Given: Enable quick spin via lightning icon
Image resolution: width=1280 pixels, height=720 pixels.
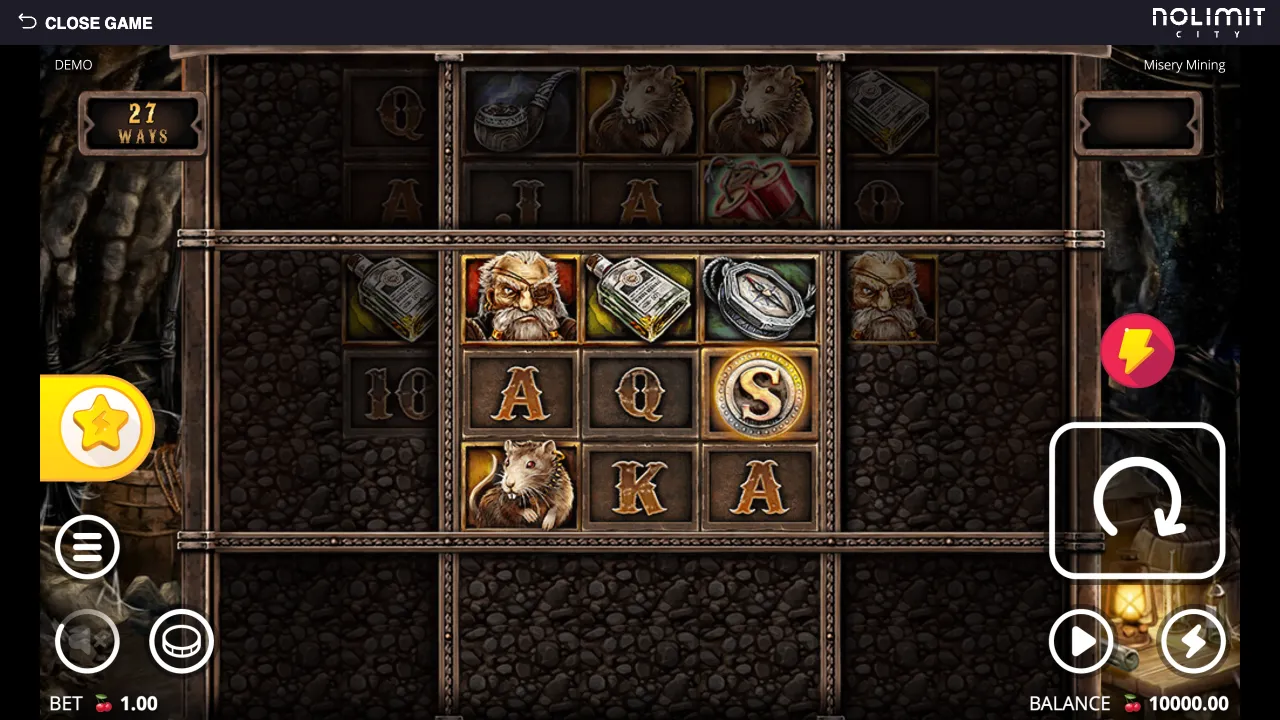Looking at the screenshot, I should [1192, 641].
